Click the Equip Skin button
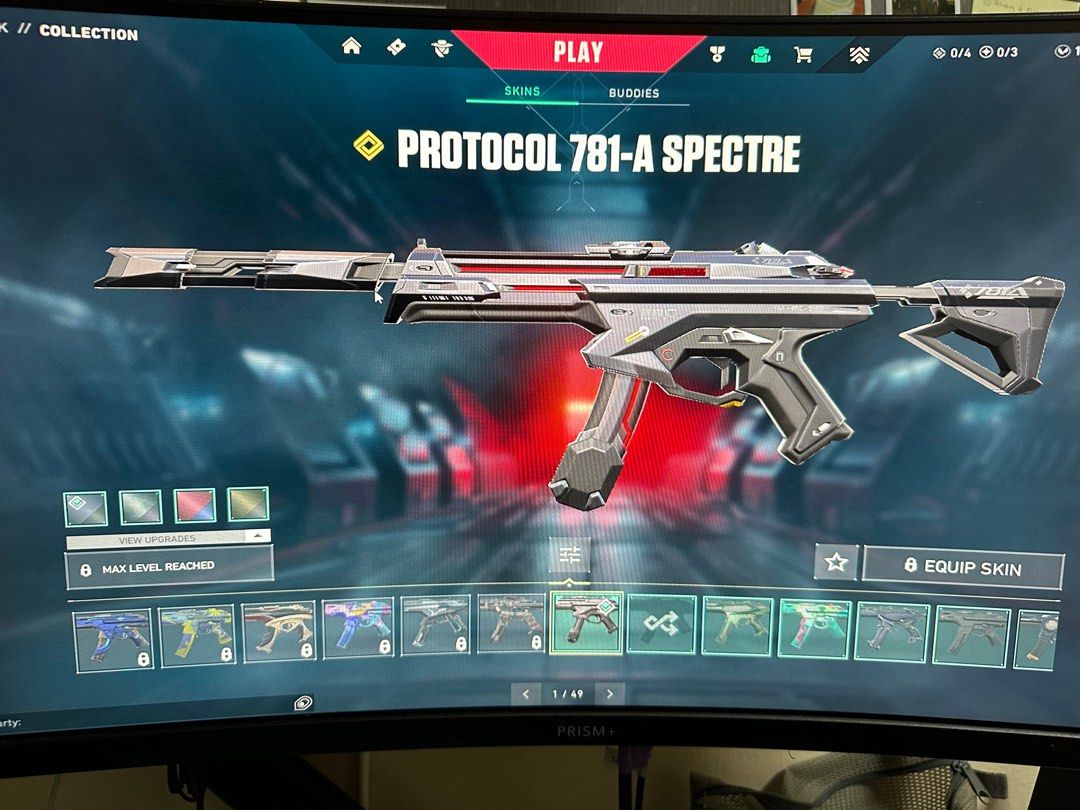The height and width of the screenshot is (810, 1080). click(x=962, y=567)
